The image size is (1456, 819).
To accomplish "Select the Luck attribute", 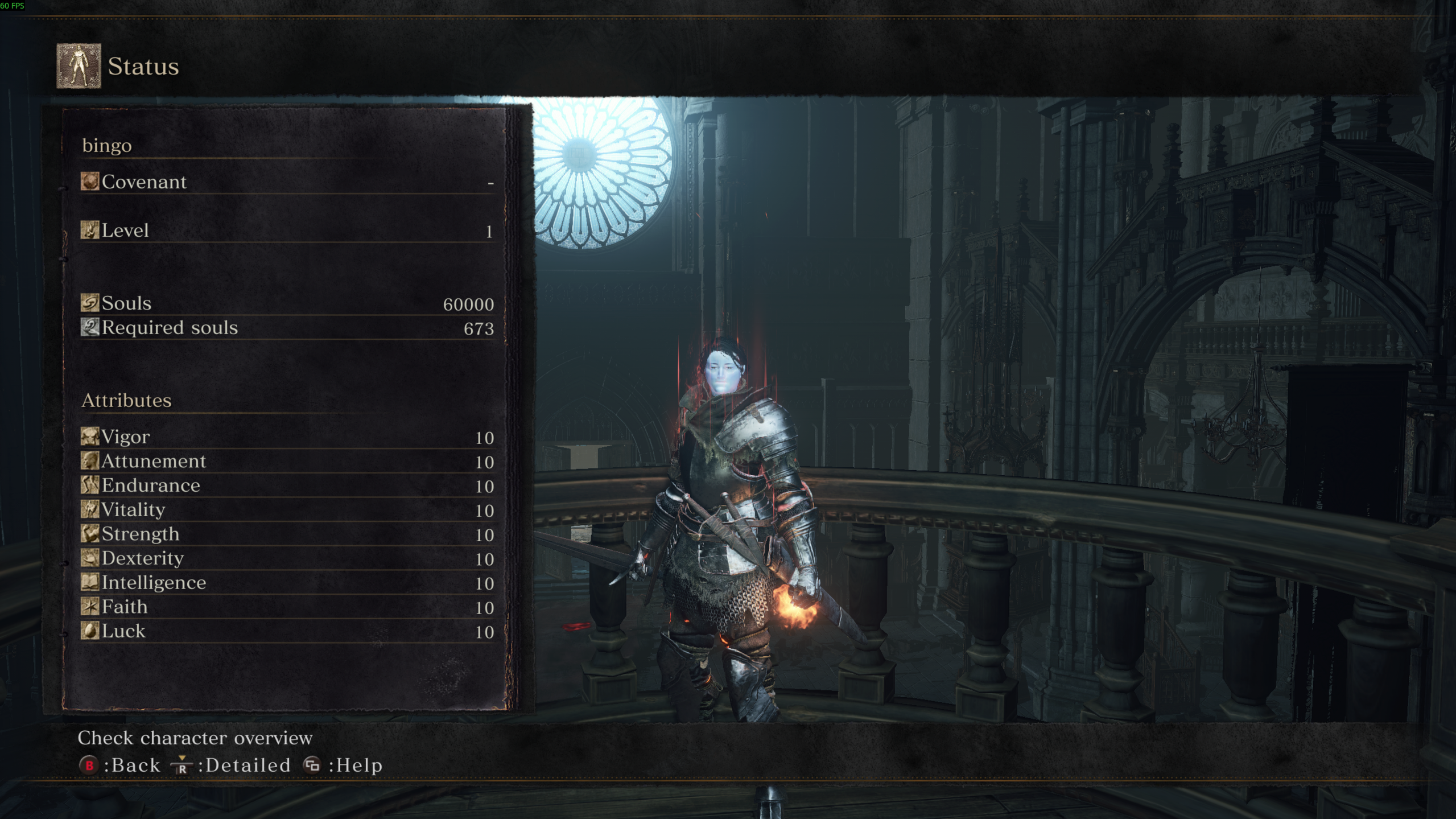I will coord(287,631).
